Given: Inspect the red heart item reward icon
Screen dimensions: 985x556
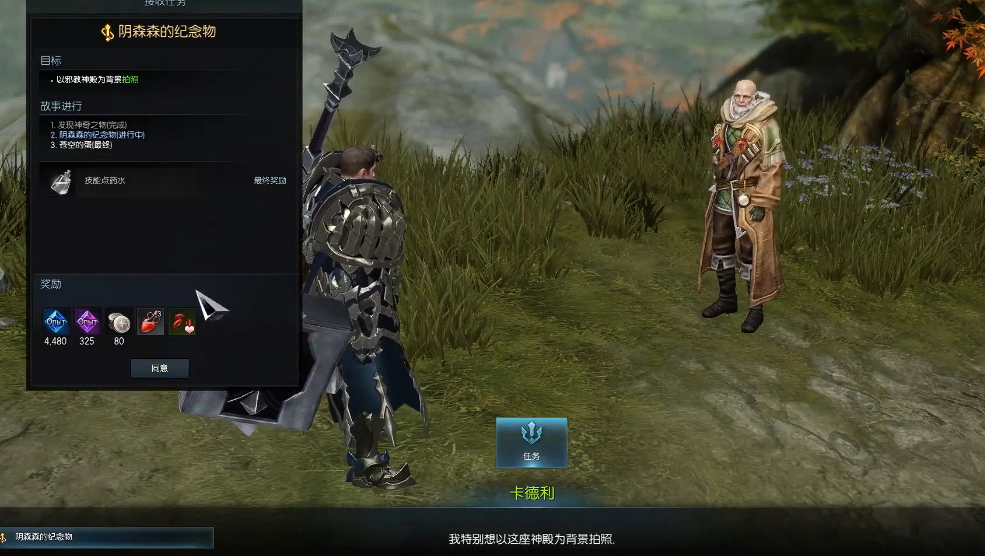Looking at the screenshot, I should click(182, 321).
